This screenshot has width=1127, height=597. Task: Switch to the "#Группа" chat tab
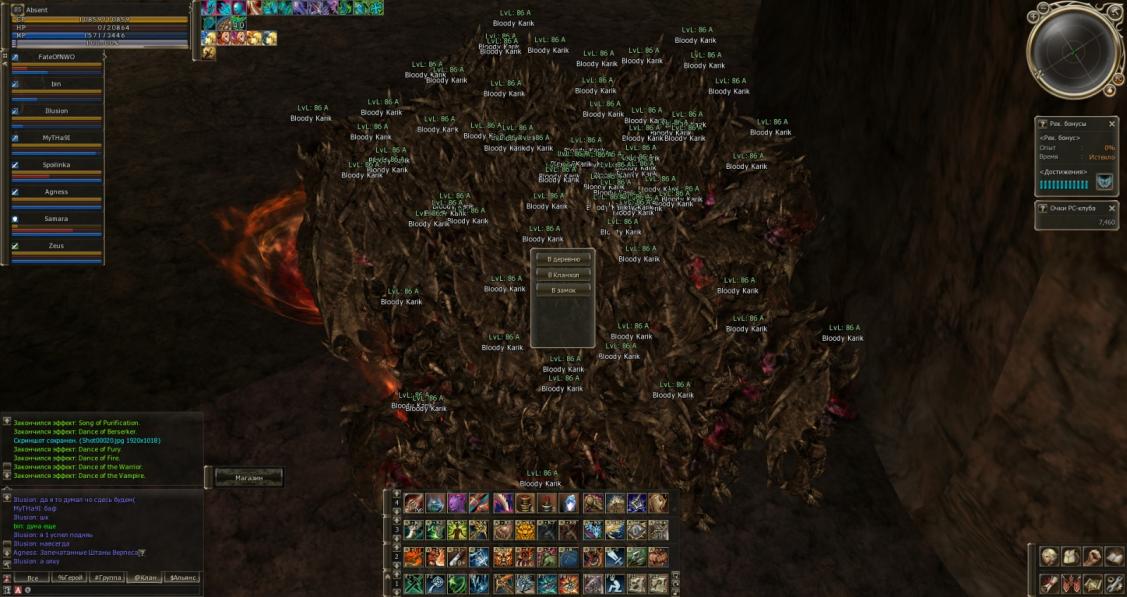pyautogui.click(x=108, y=578)
